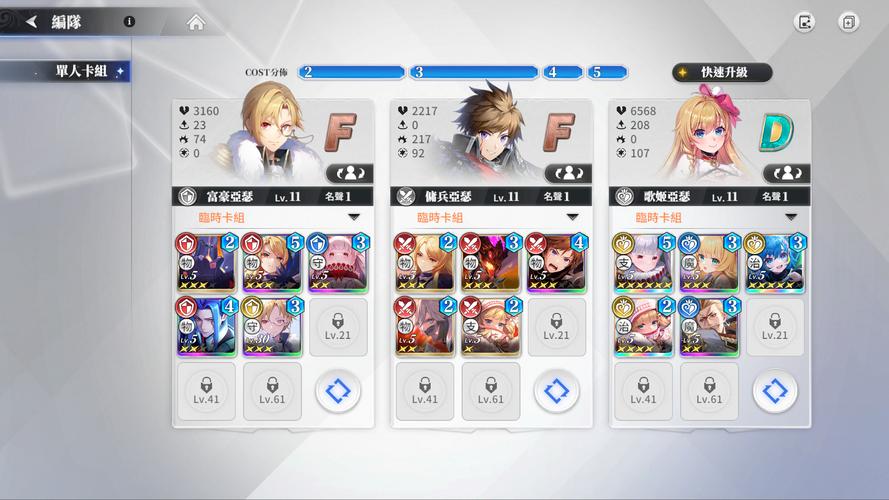The width and height of the screenshot is (889, 500).
Task: Activate the blue cycle button under 傭兵亞瑟's deck
Action: pyautogui.click(x=556, y=390)
